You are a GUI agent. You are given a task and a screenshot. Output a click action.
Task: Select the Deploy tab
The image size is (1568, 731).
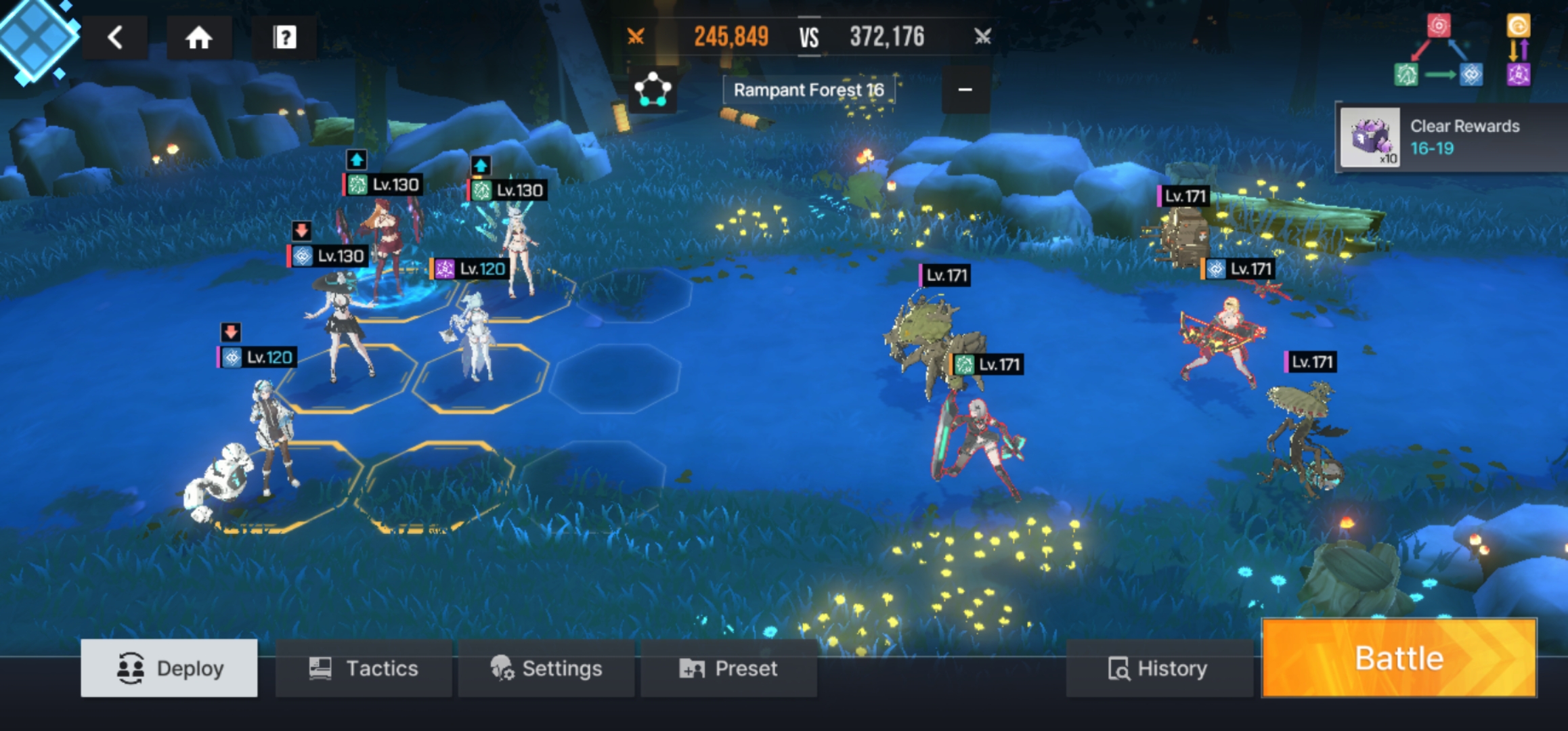(169, 668)
